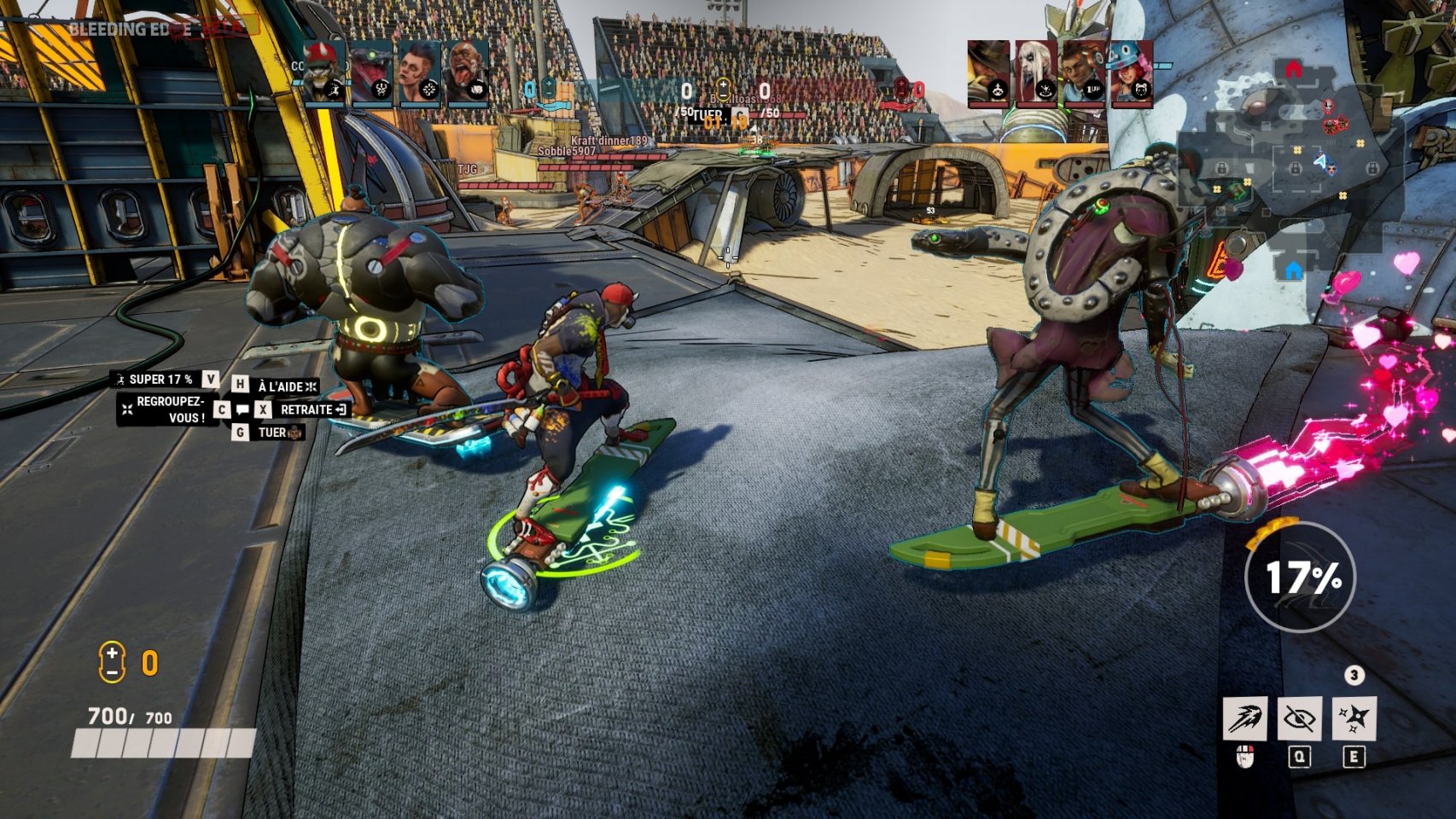Select the snake-headed teammate portrait

point(372,73)
